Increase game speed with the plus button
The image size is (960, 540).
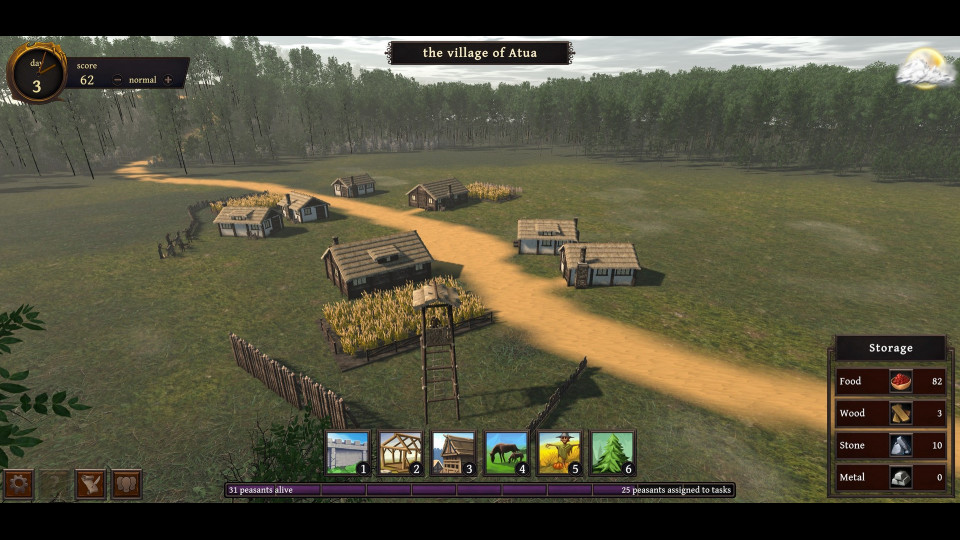click(168, 80)
